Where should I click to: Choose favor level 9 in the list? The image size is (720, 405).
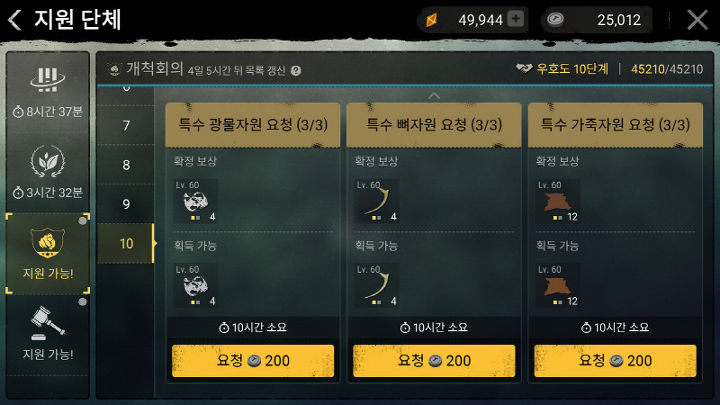126,204
